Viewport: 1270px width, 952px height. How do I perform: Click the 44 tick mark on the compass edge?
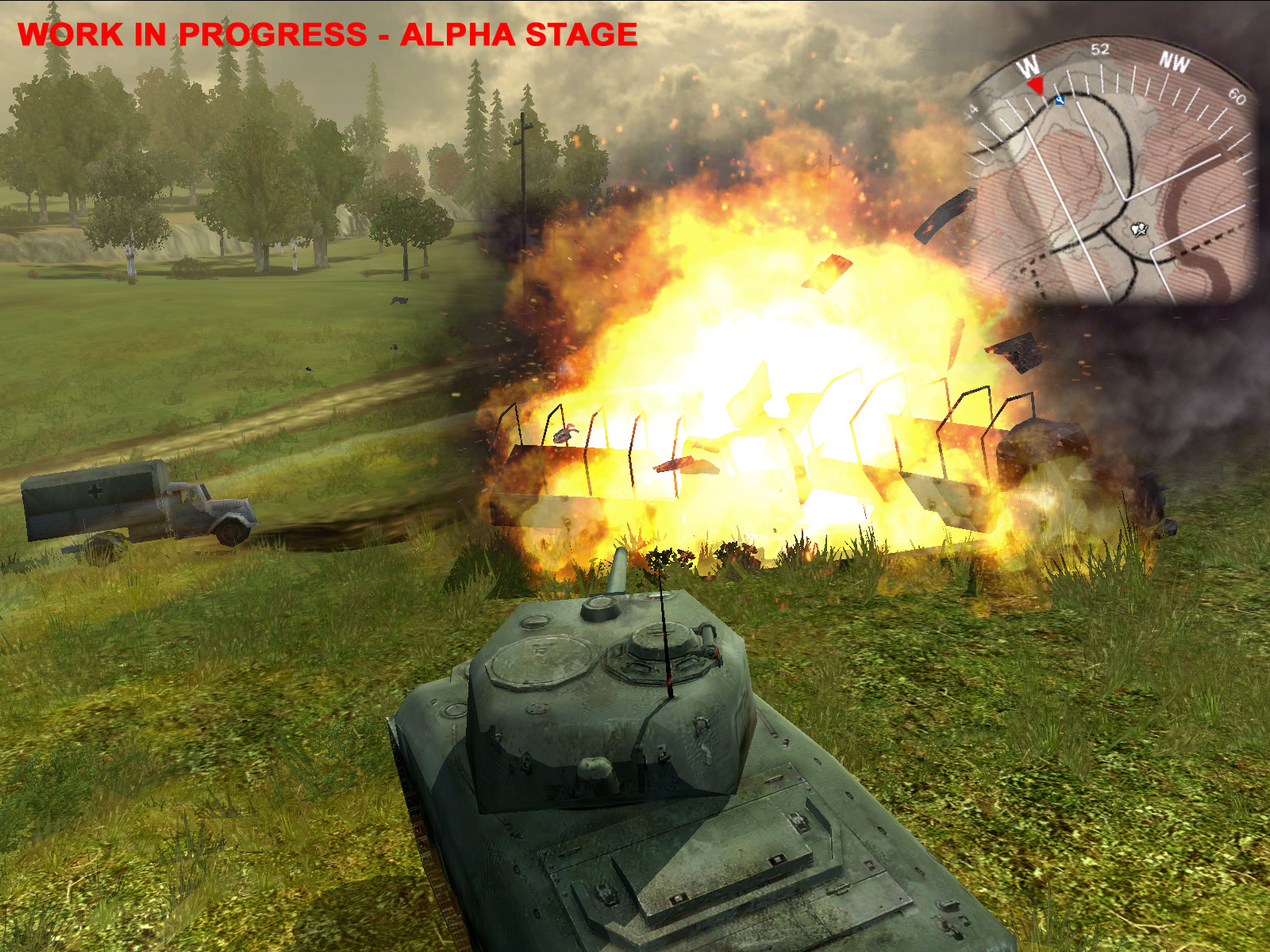point(972,109)
